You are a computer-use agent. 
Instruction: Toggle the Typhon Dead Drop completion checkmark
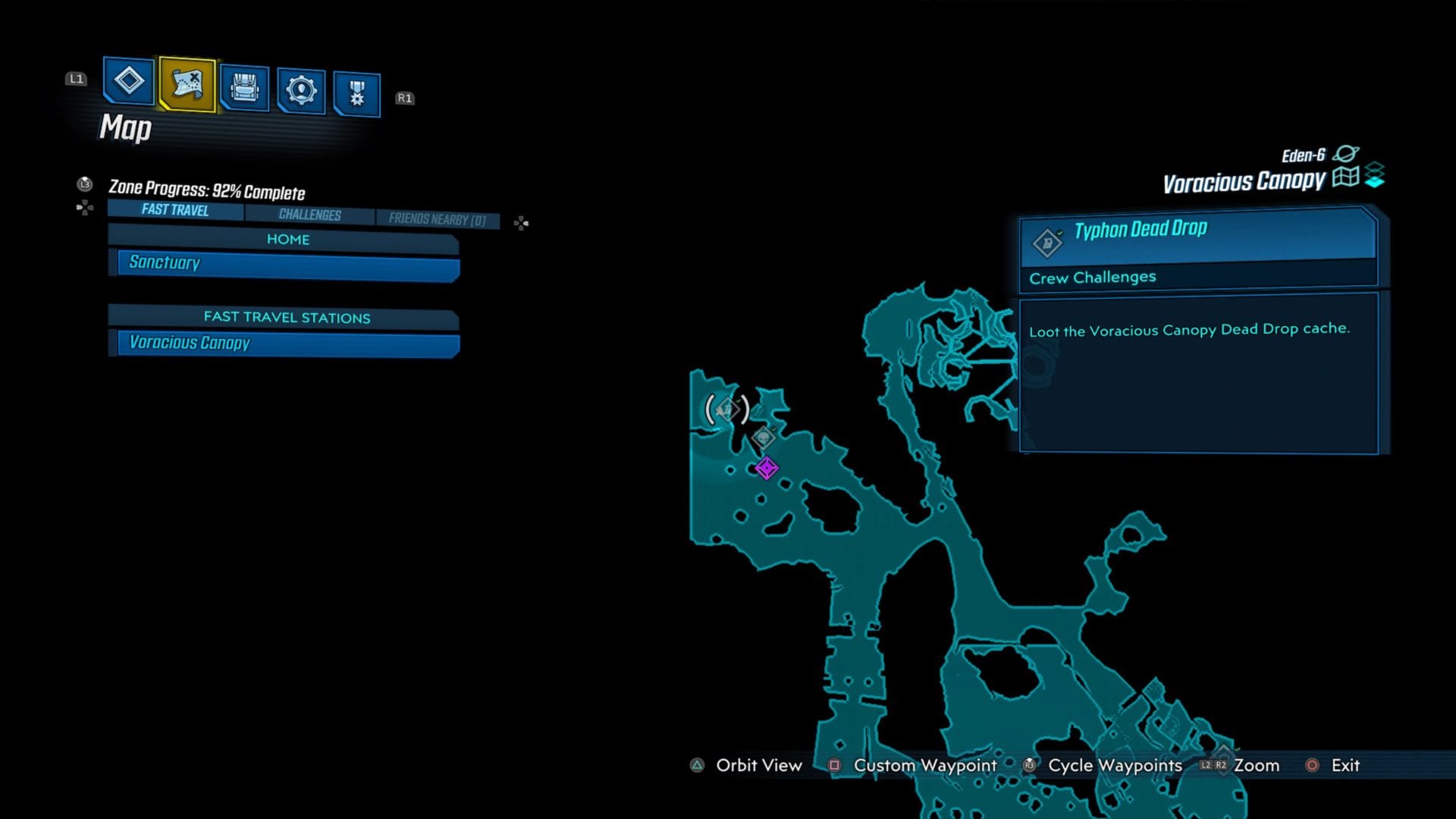pos(1060,234)
